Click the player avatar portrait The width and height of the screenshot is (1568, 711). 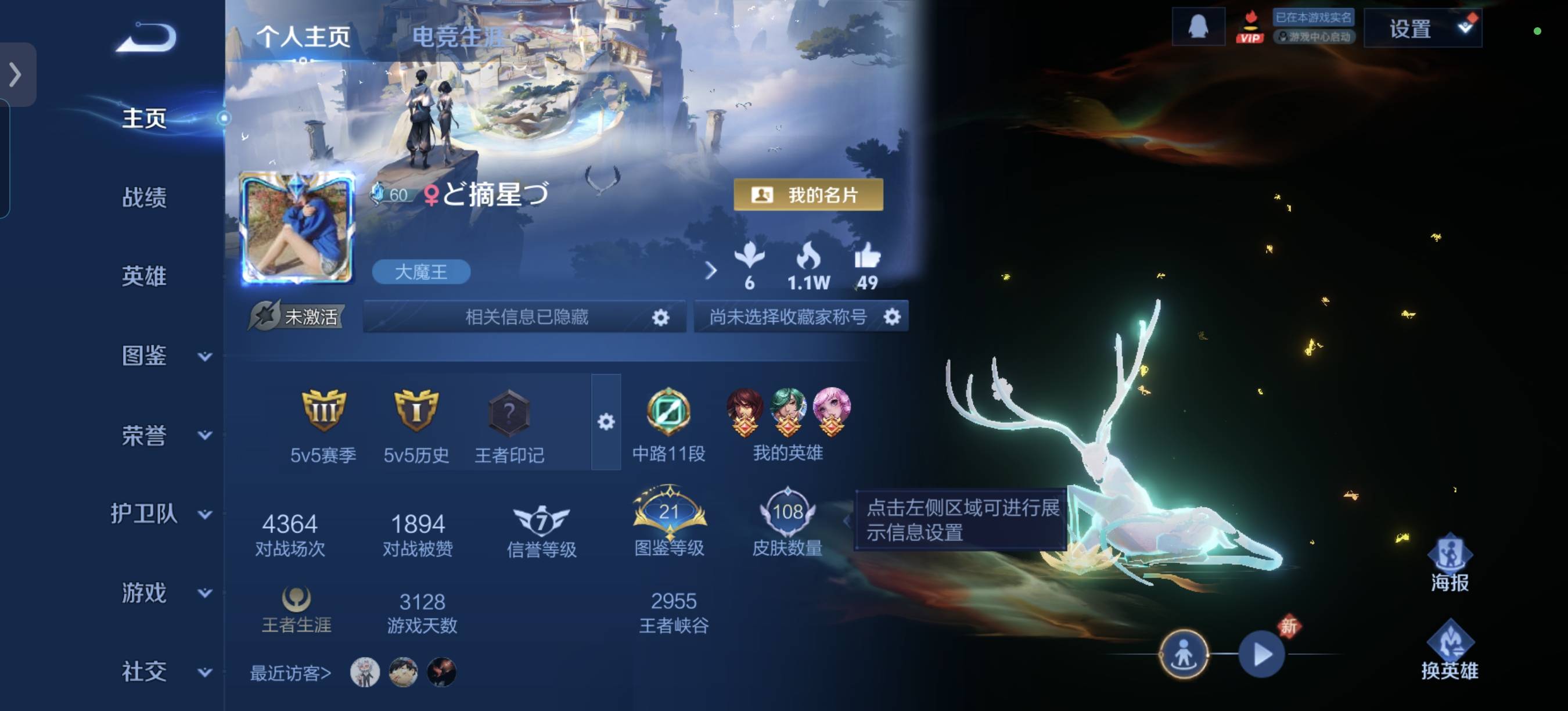[x=297, y=228]
